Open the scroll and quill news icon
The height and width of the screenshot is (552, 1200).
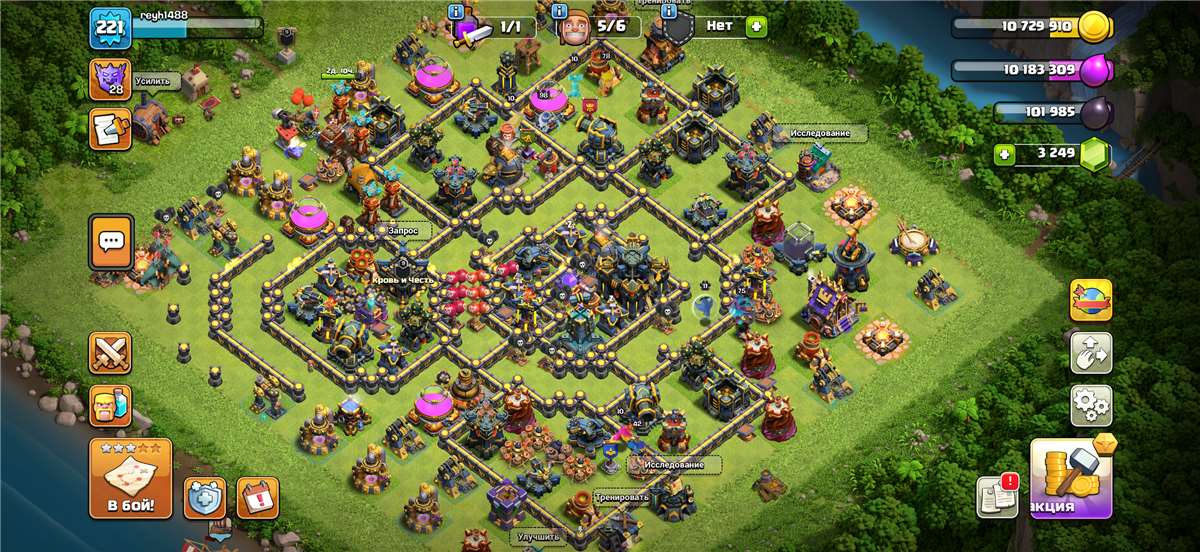pyautogui.click(x=108, y=129)
